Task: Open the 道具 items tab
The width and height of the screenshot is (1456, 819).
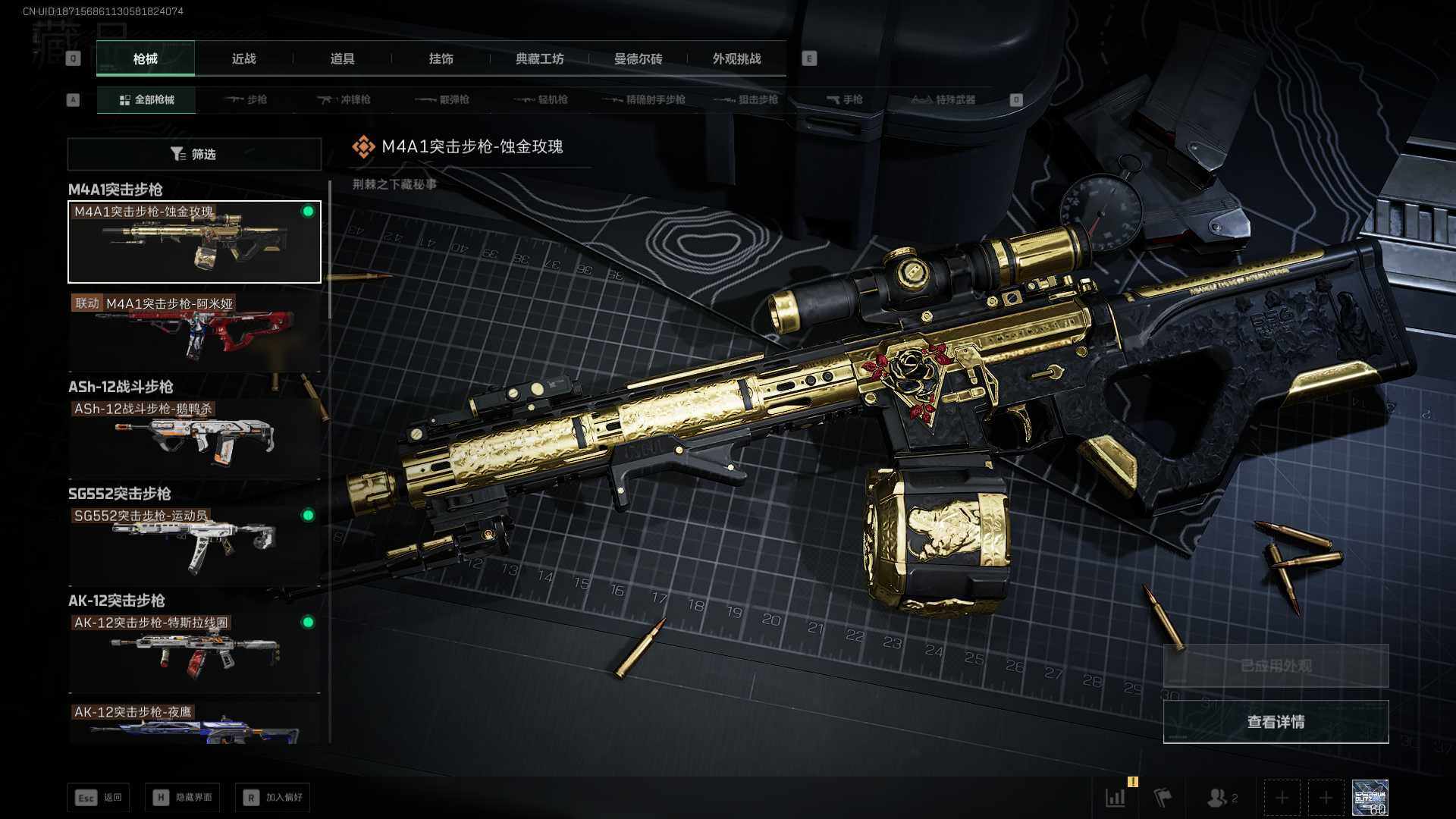Action: coord(342,58)
